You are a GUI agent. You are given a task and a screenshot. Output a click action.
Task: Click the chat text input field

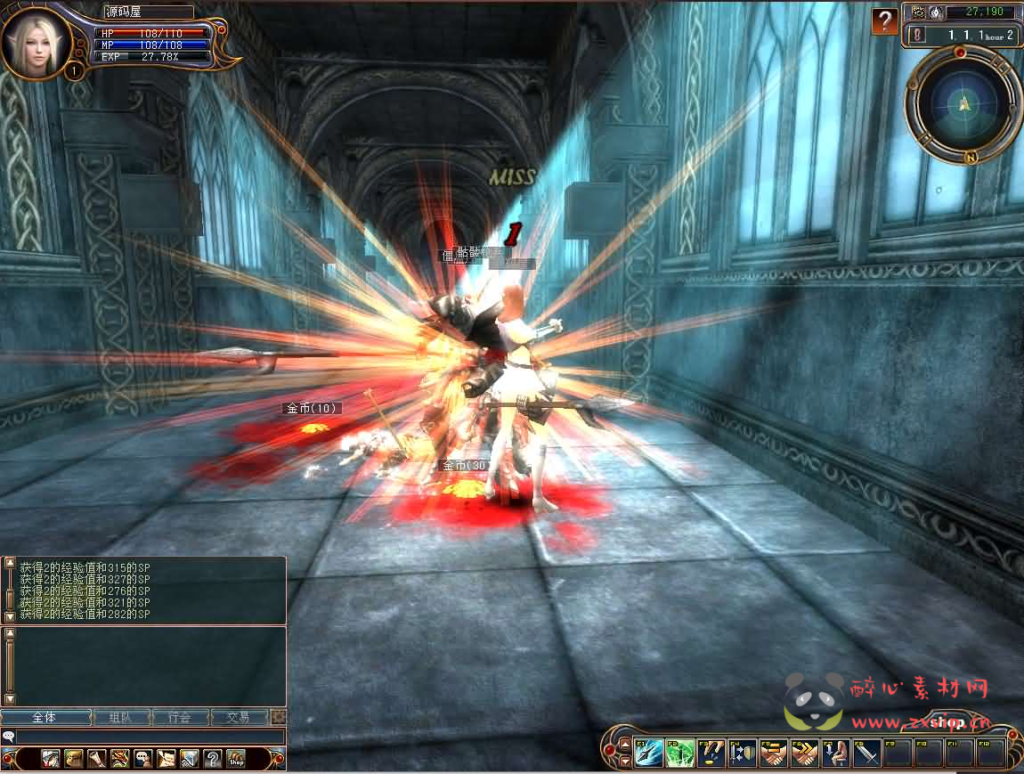(150, 737)
